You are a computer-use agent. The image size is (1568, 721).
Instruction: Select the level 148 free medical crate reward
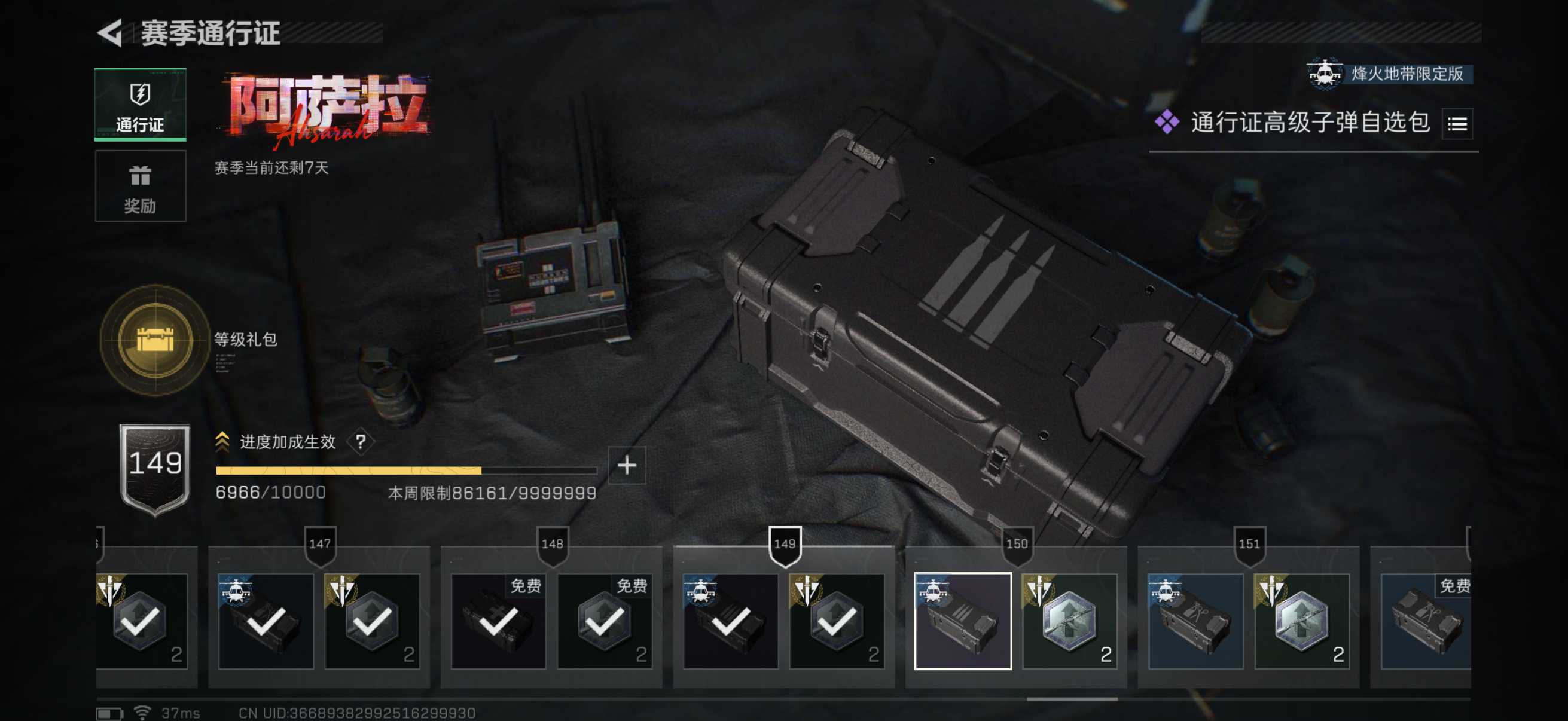pyautogui.click(x=499, y=621)
